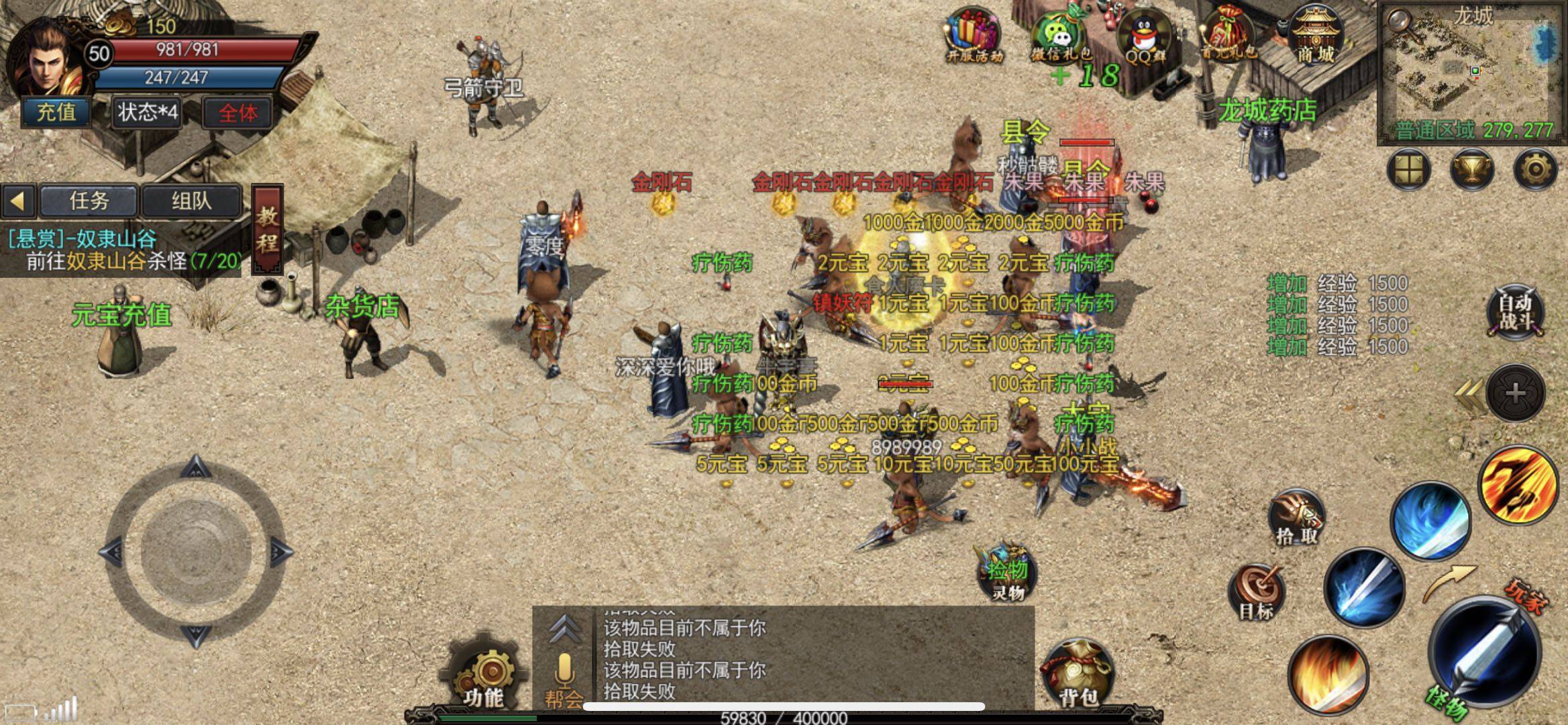Open the 状态*4 status panel

pyautogui.click(x=148, y=112)
